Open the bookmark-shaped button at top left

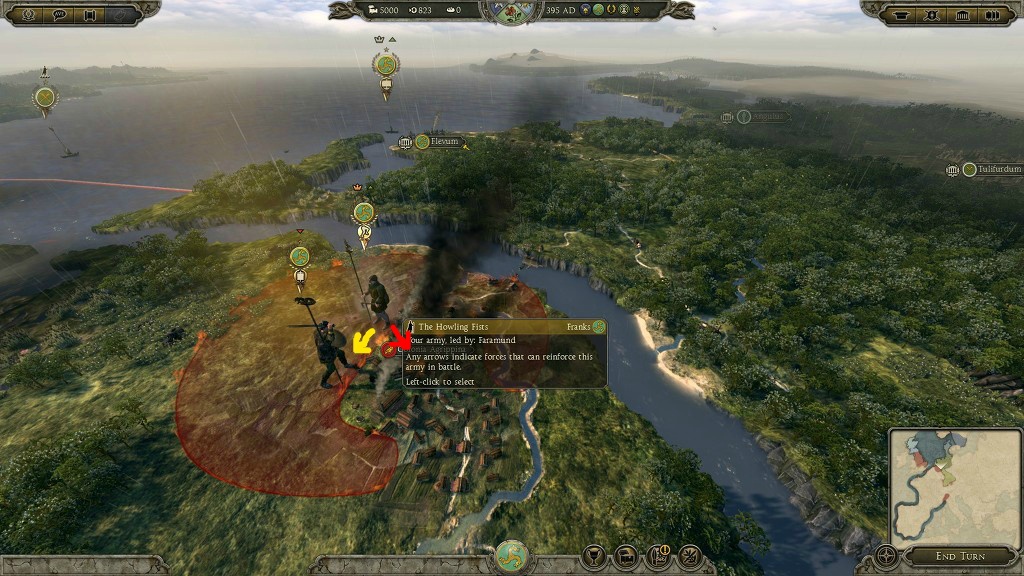[x=90, y=14]
